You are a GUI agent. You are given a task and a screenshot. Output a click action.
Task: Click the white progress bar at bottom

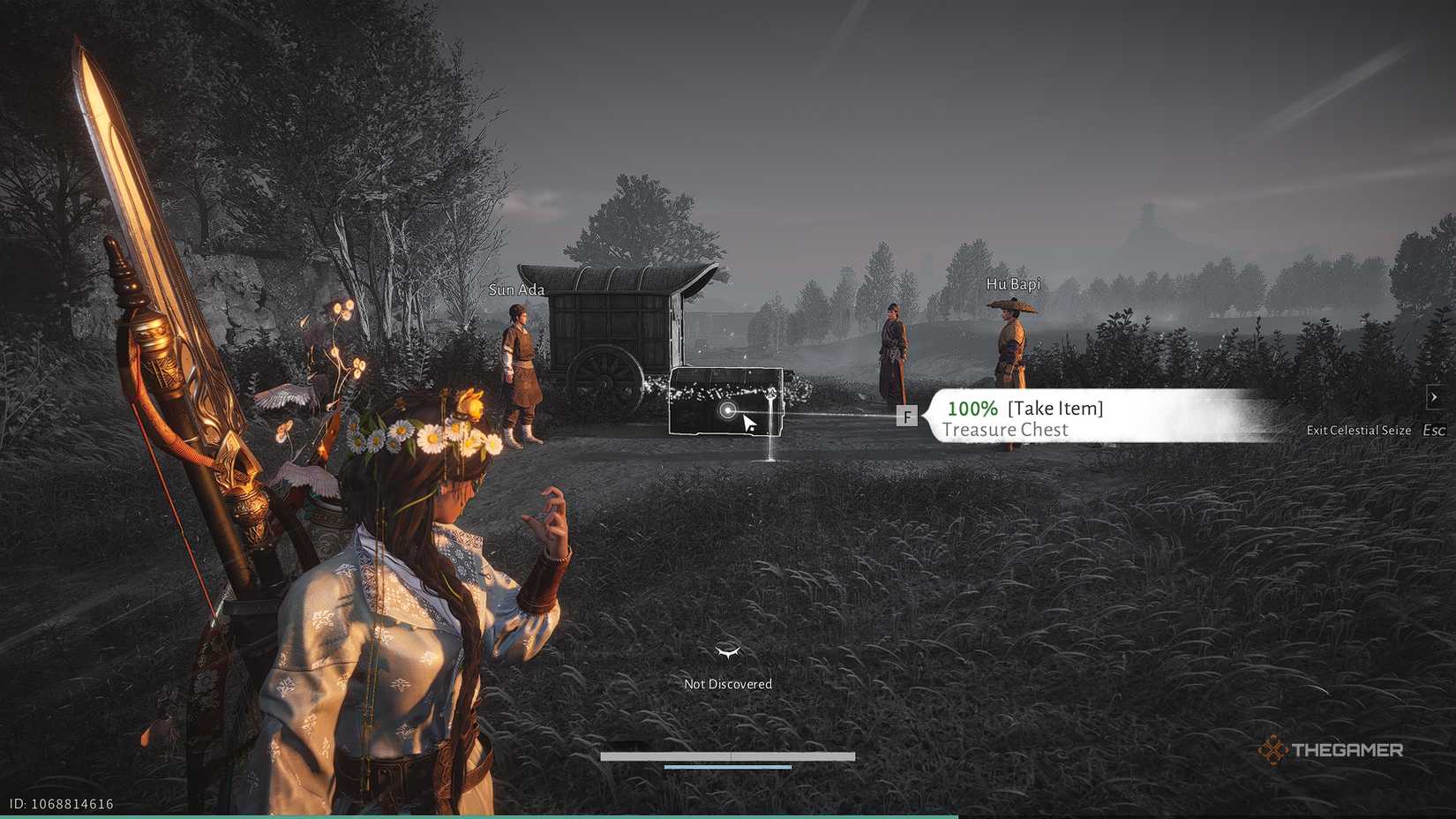(x=727, y=755)
